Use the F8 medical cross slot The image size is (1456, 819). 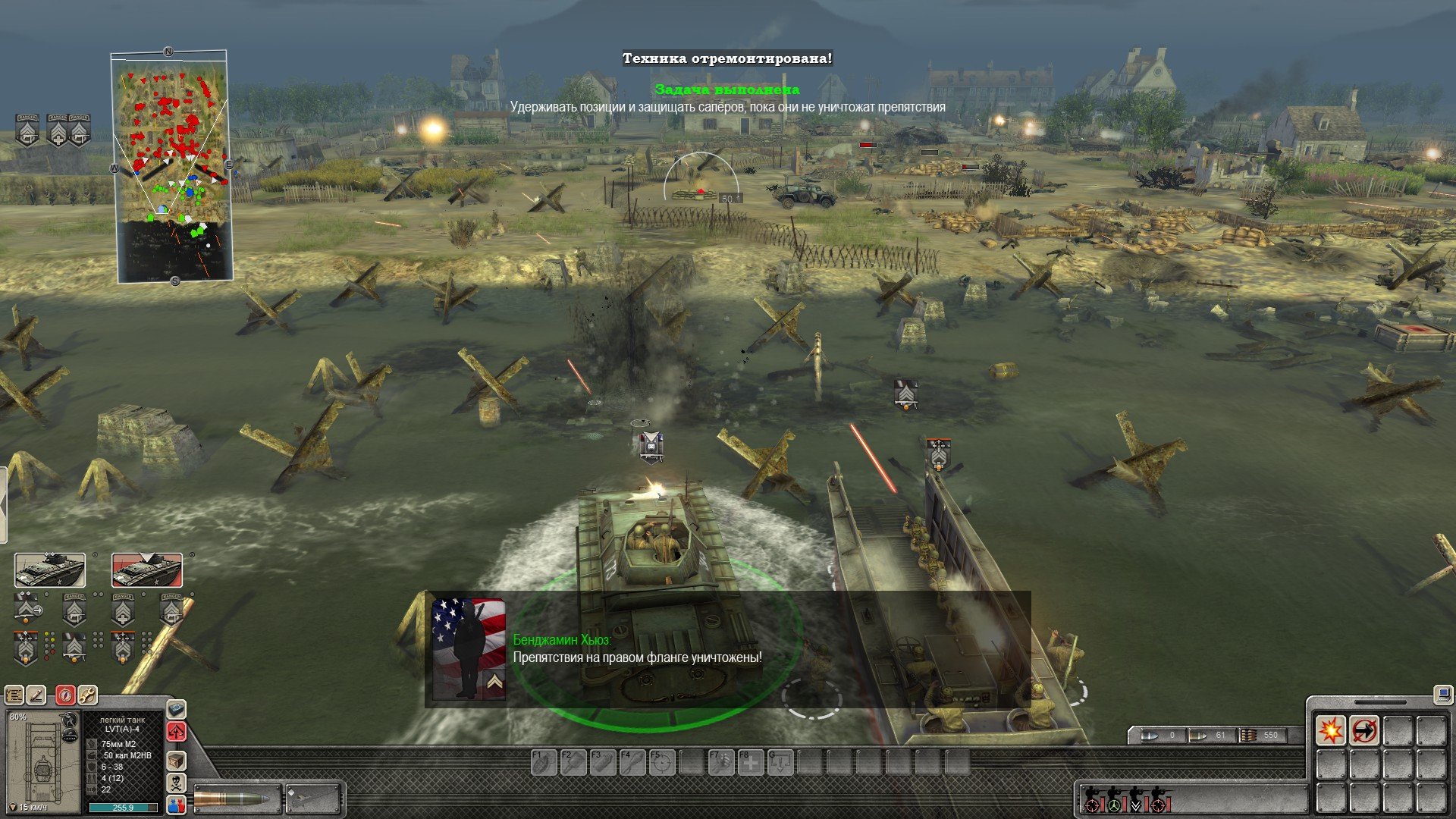751,762
